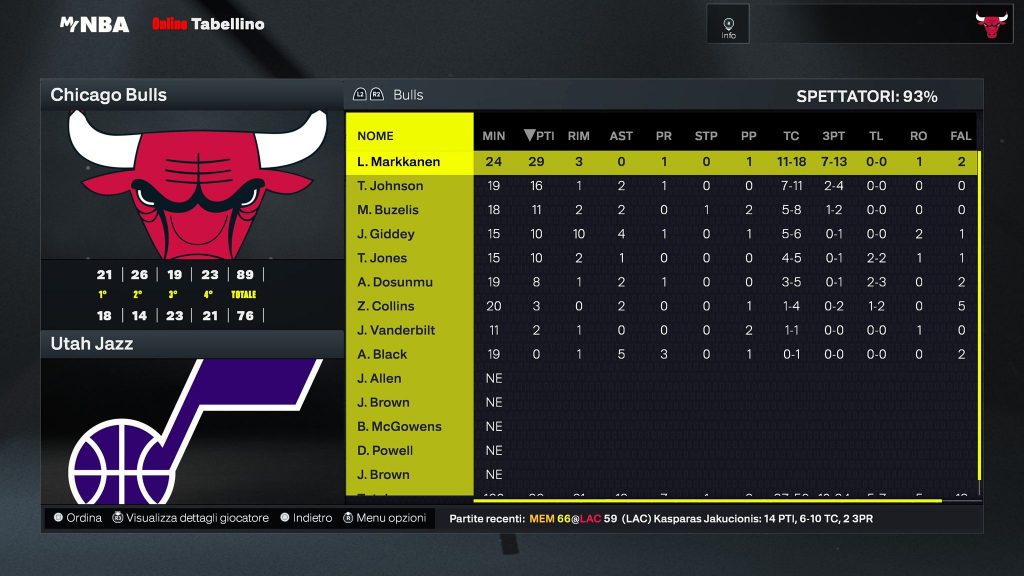Switch to the Utah Jazz team panel

click(x=191, y=344)
